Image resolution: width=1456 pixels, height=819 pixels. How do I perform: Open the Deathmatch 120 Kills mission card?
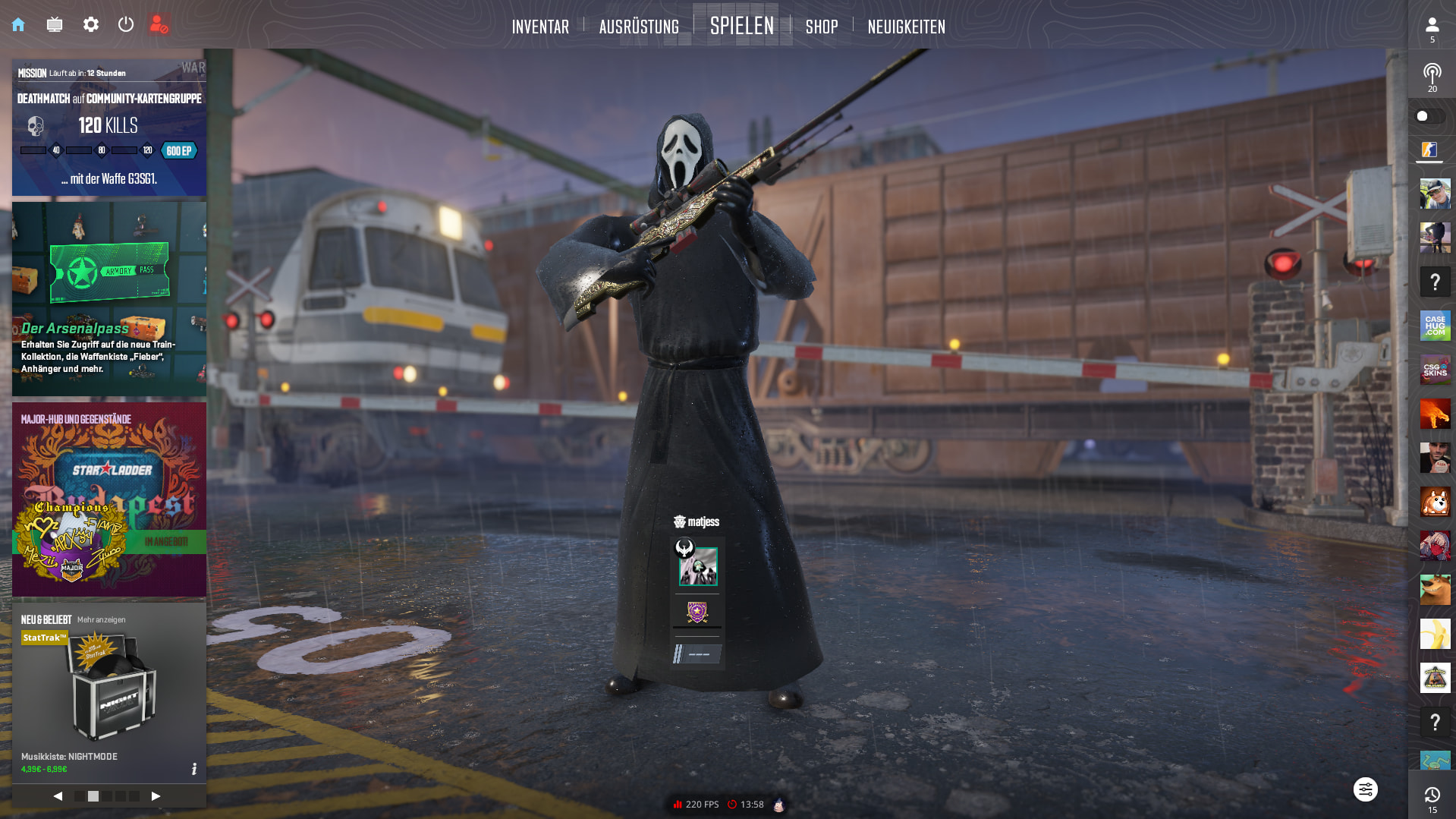[108, 128]
